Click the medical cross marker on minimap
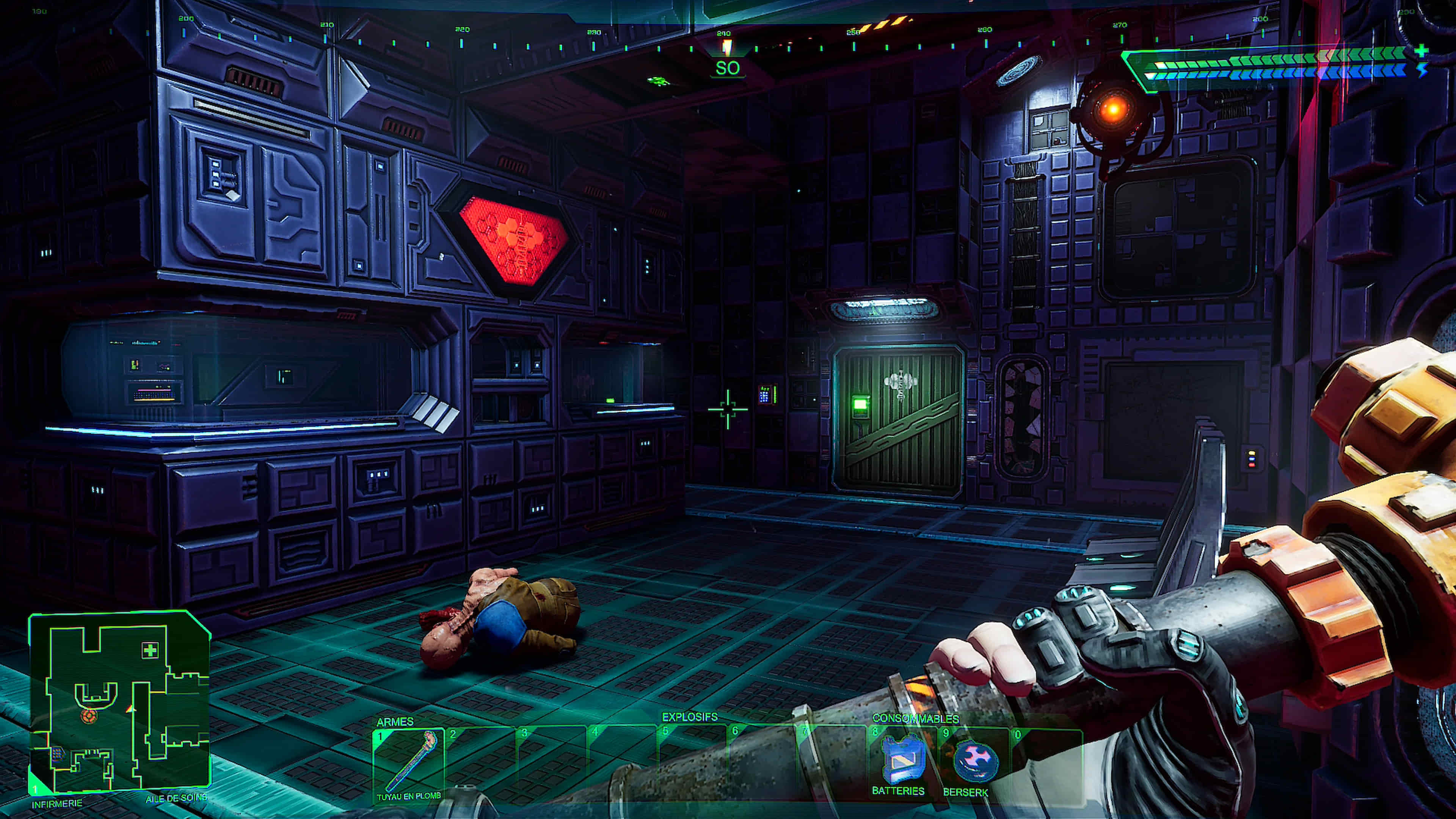 point(150,650)
